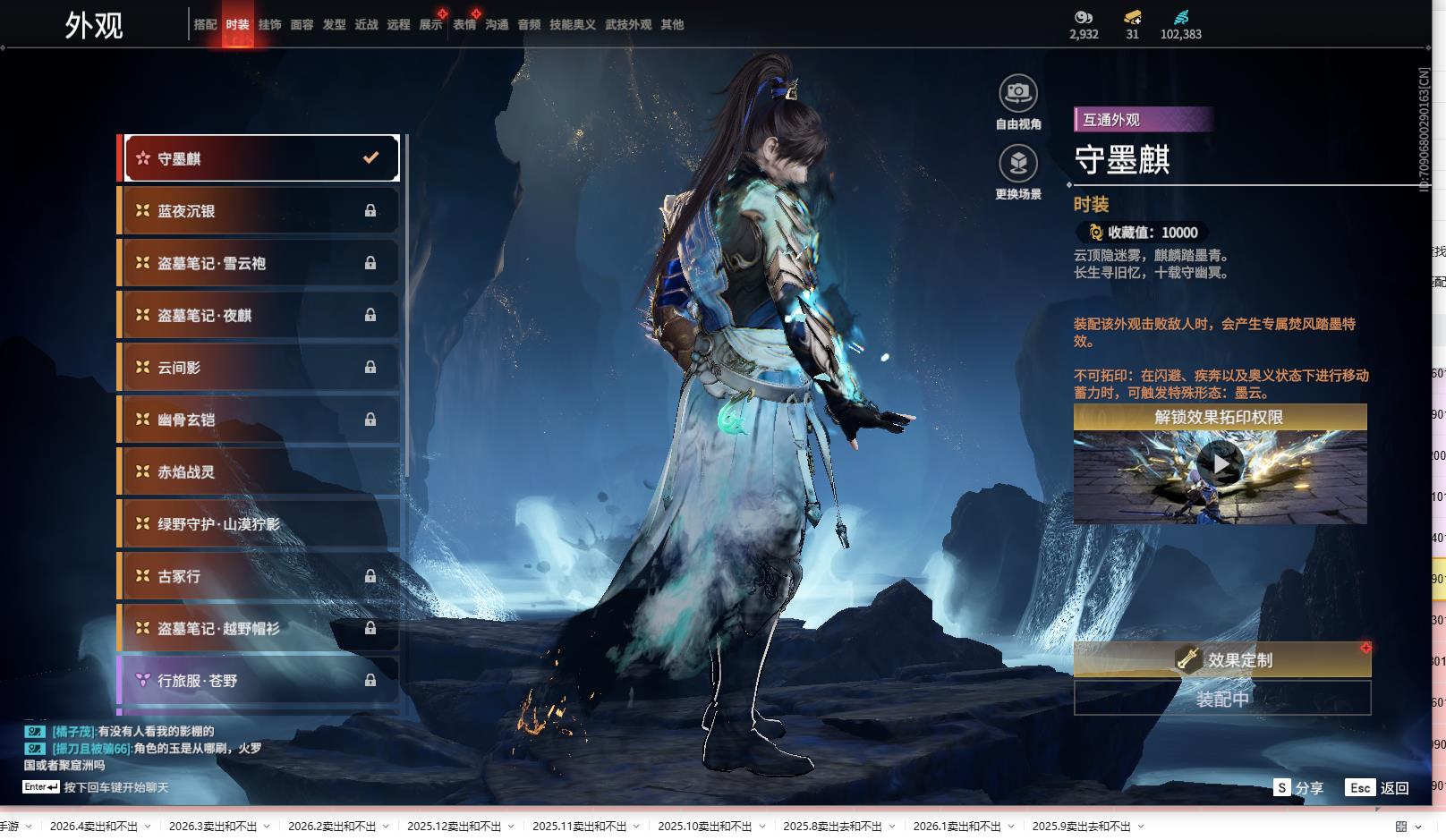Select the 武技外观 tab

(x=628, y=25)
